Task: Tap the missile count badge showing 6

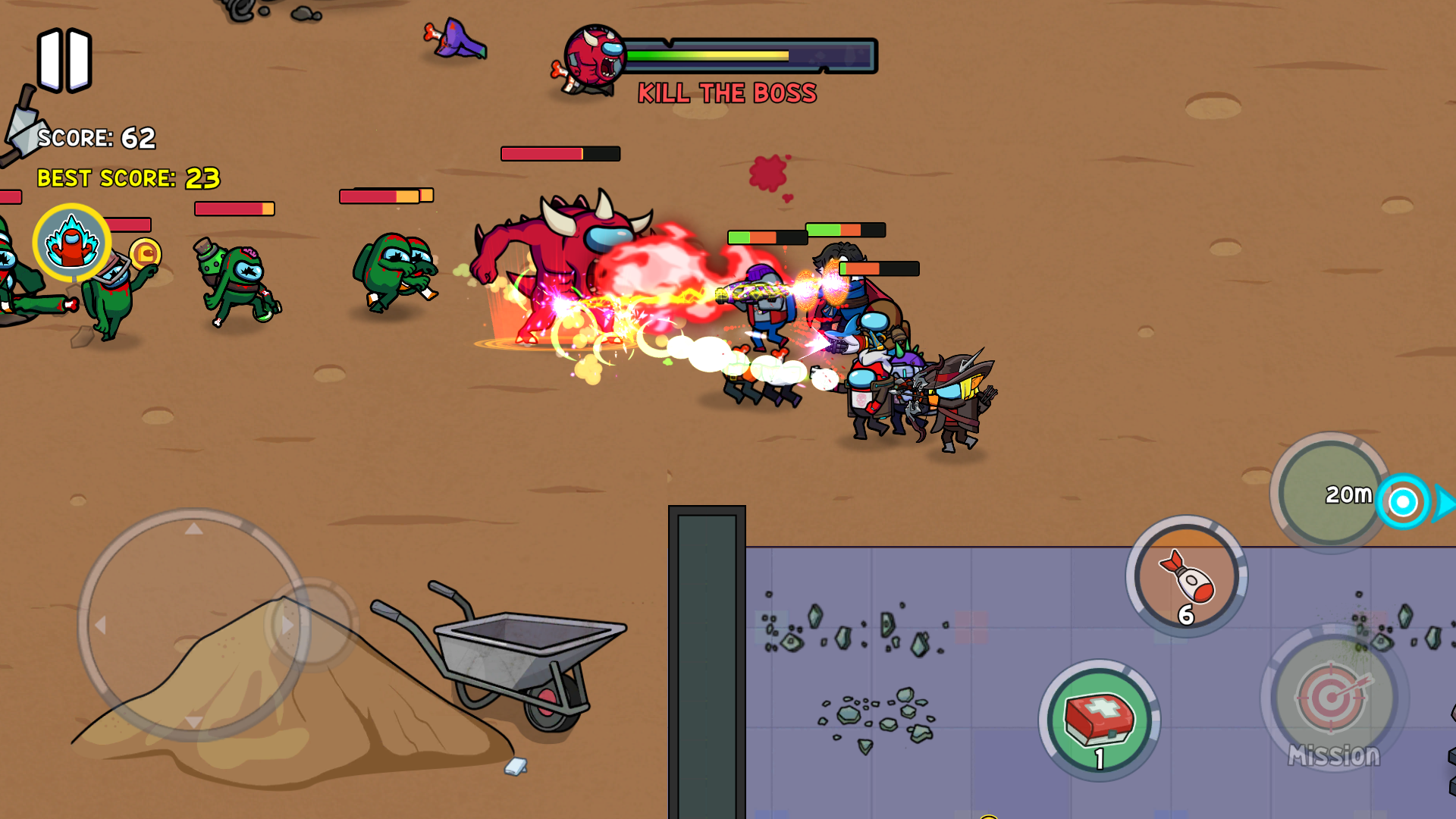Action: (1185, 616)
